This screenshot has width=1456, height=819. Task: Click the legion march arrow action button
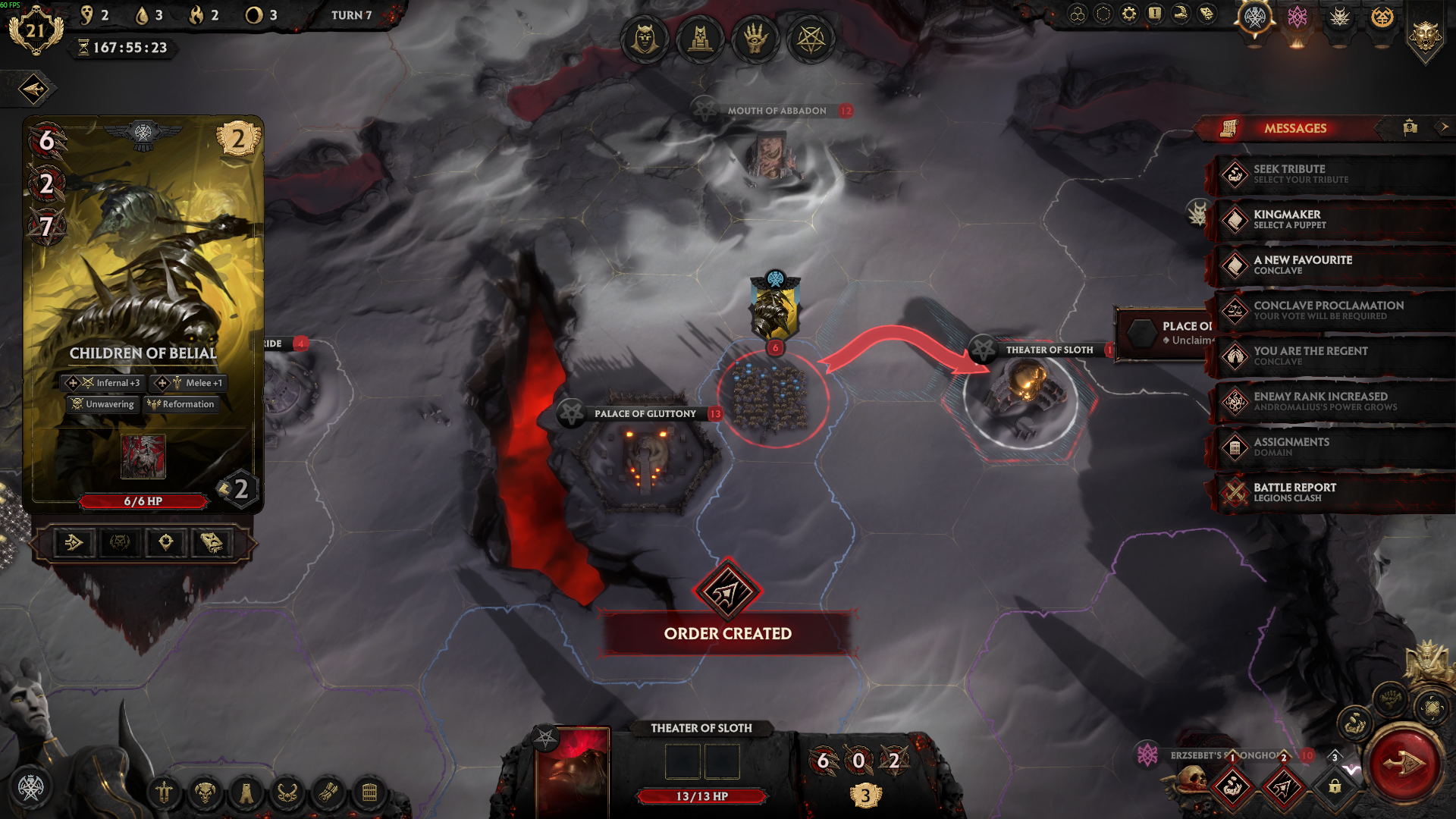click(74, 542)
